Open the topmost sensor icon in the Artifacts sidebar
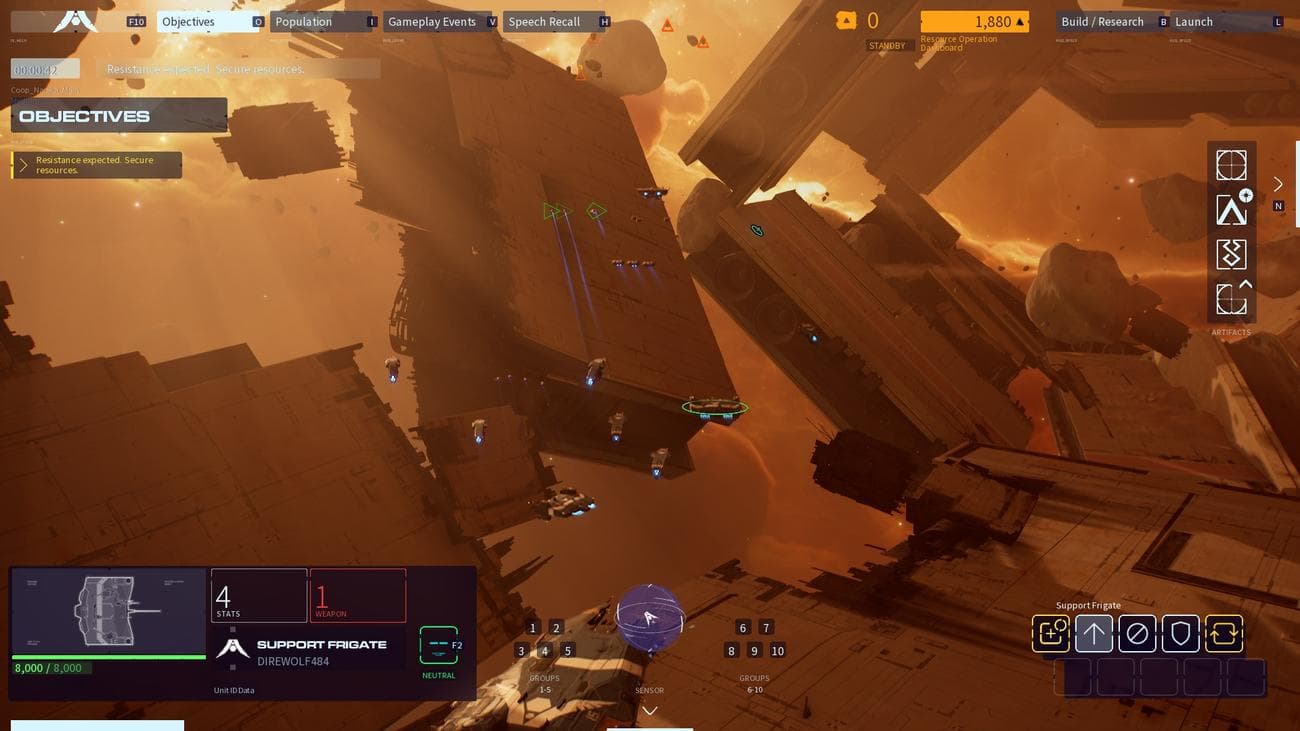The image size is (1300, 731). [1231, 164]
